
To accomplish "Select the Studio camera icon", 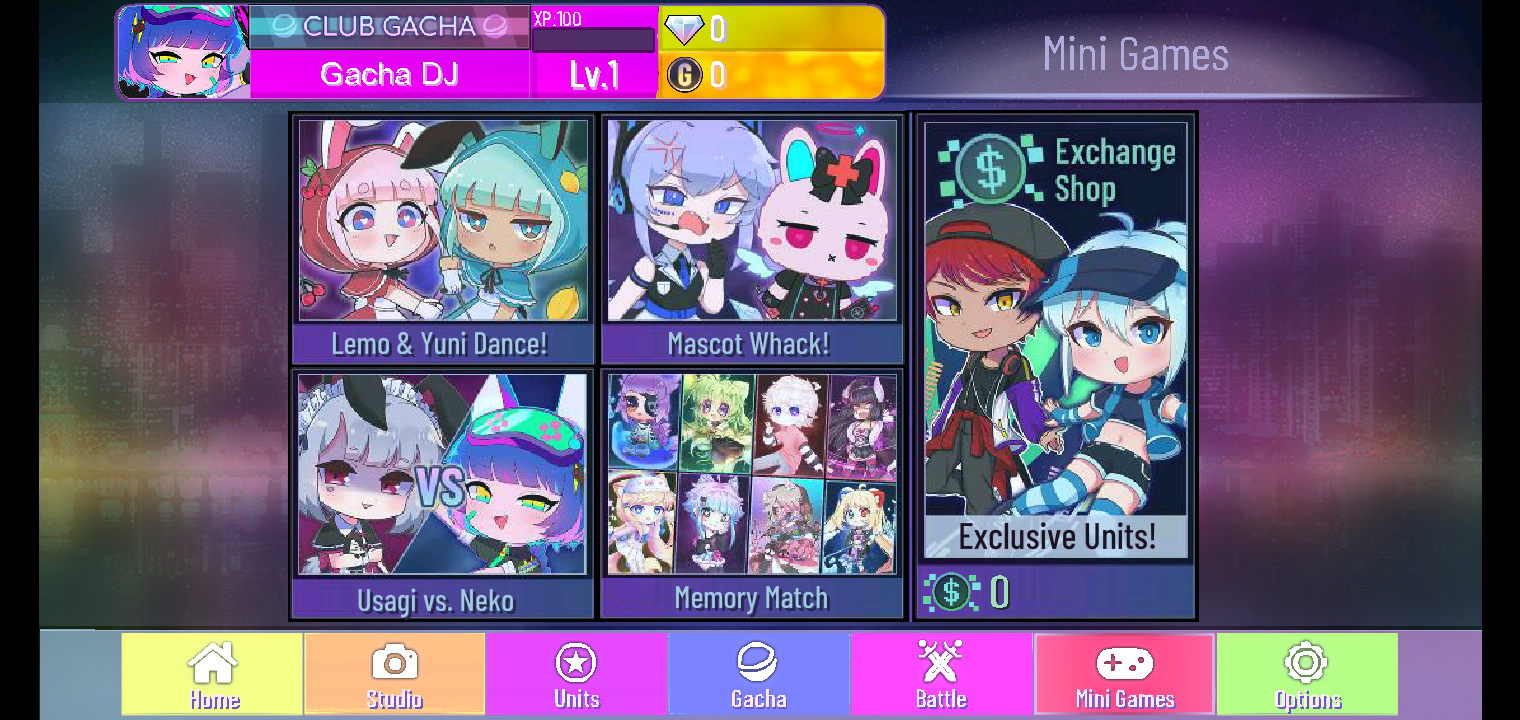I will click(394, 661).
